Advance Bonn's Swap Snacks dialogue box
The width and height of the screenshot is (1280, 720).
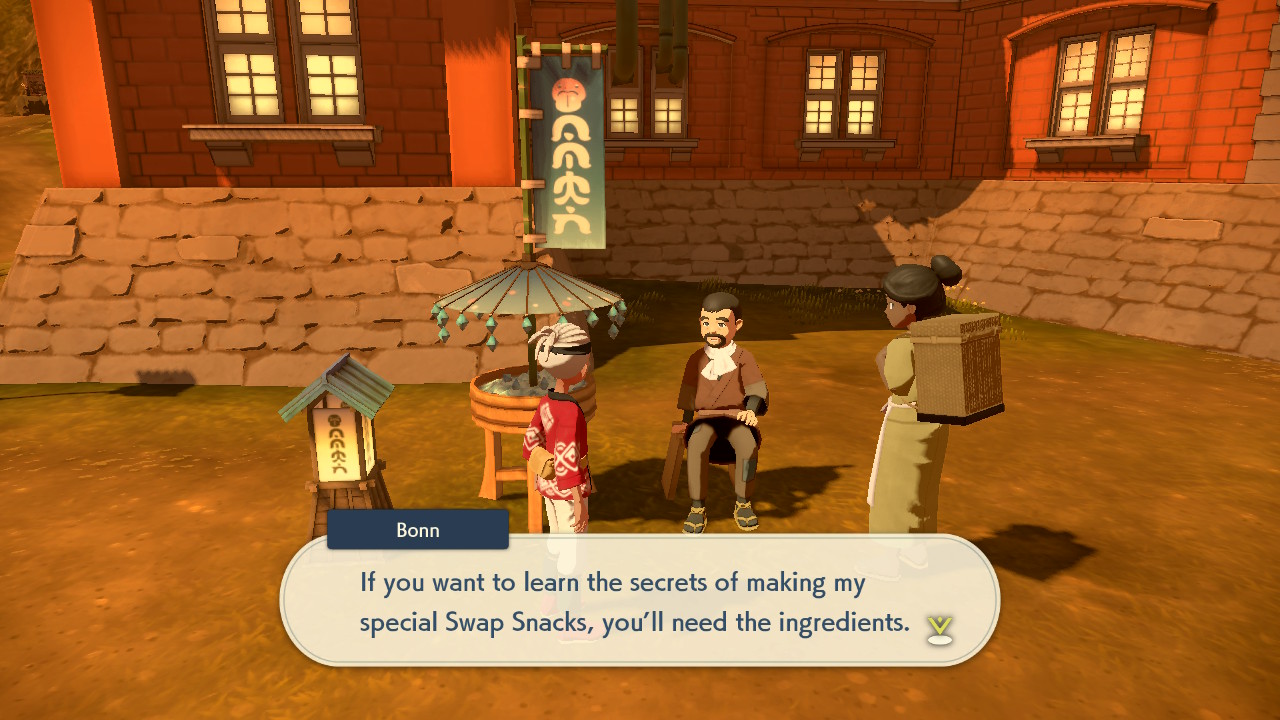point(640,600)
